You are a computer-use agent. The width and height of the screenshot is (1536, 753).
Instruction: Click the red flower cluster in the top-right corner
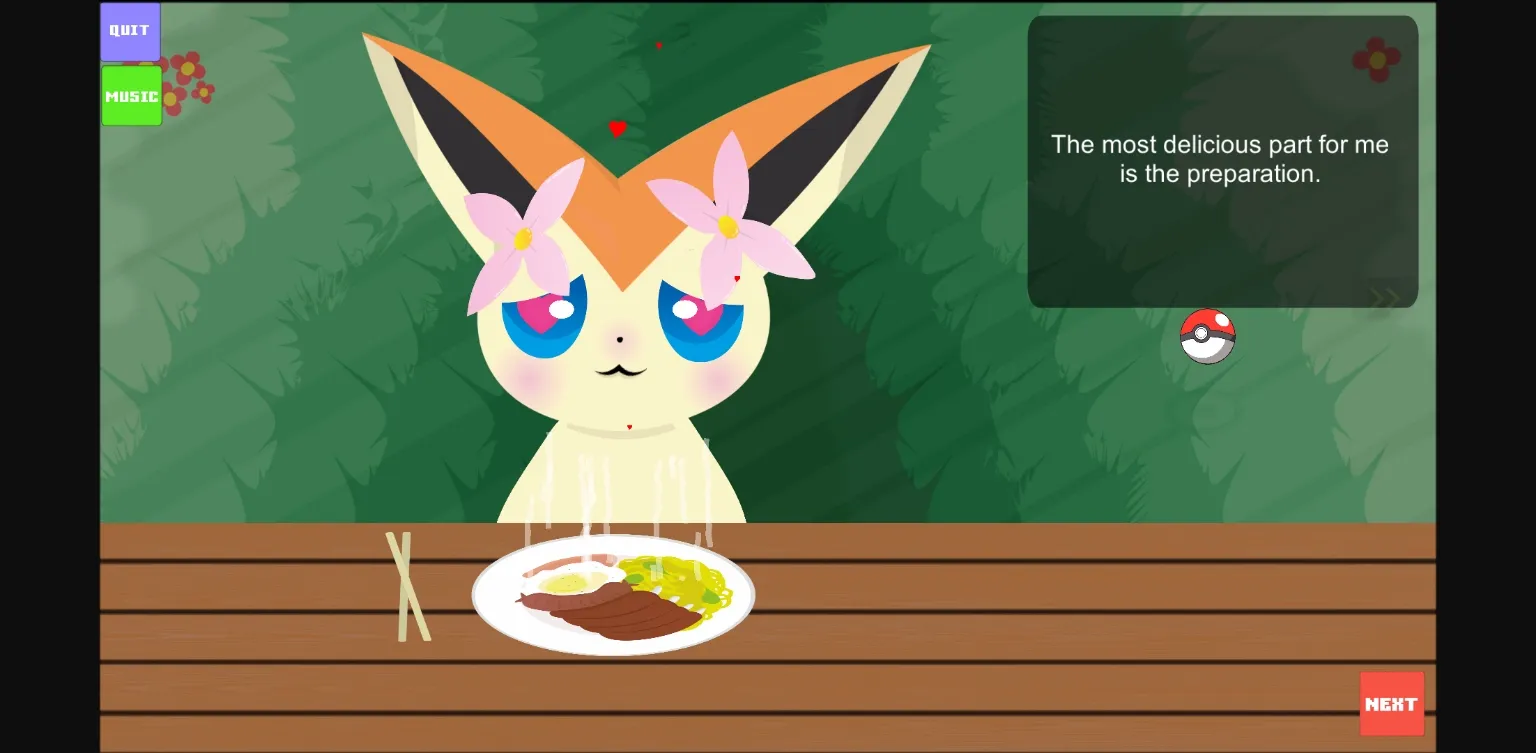(x=1379, y=58)
